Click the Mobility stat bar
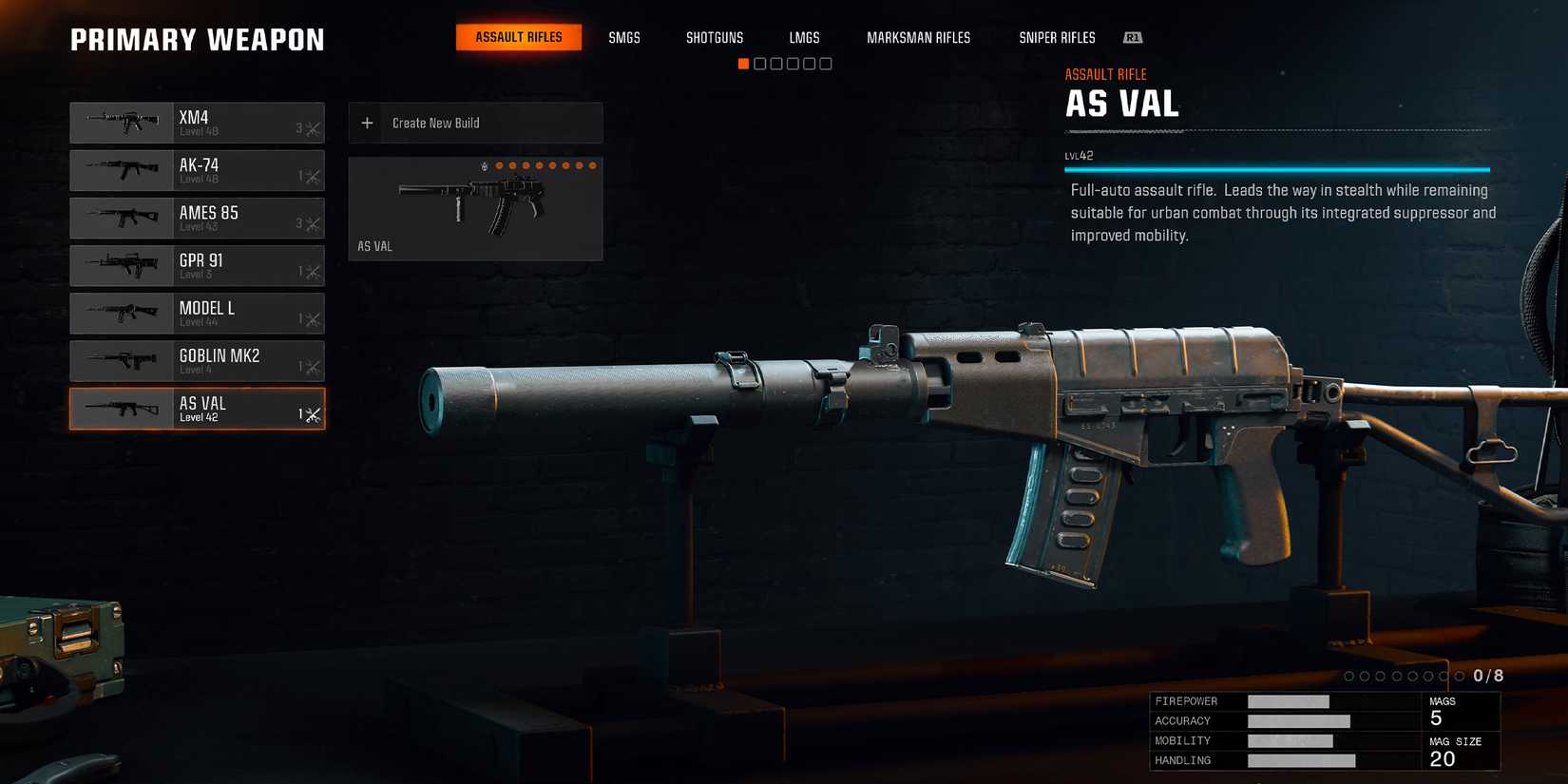The image size is (1568, 784). click(1291, 740)
